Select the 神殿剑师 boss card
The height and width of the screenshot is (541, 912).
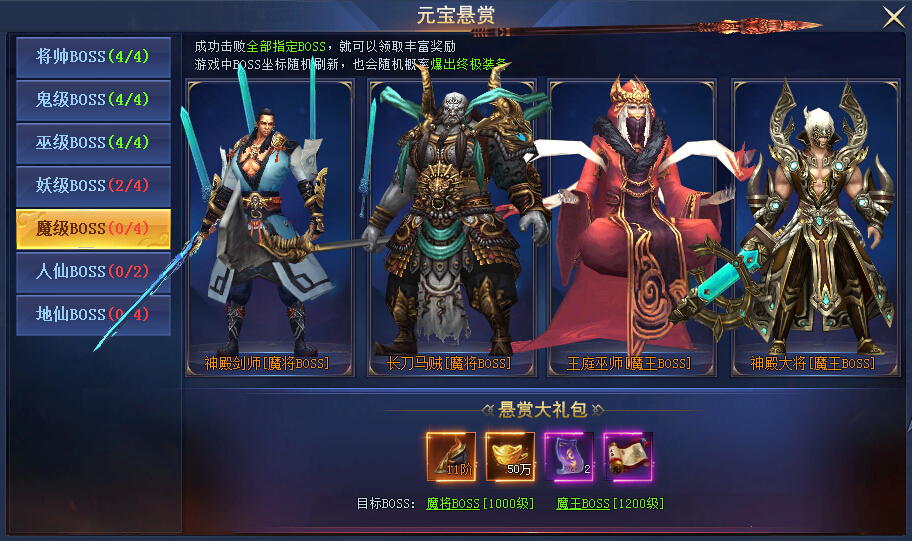270,228
